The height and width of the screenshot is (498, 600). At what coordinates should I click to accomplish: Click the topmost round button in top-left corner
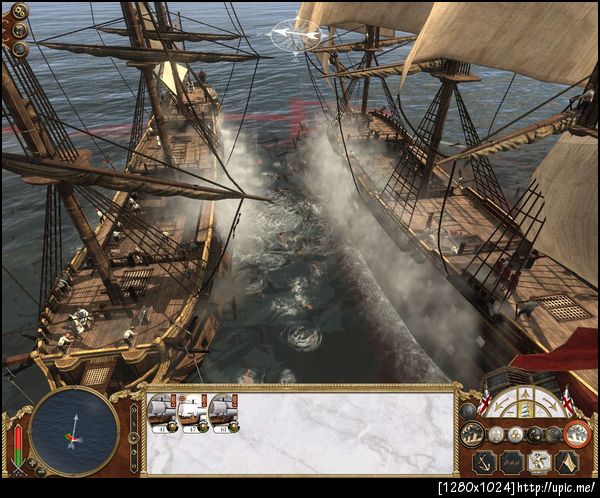click(x=19, y=12)
